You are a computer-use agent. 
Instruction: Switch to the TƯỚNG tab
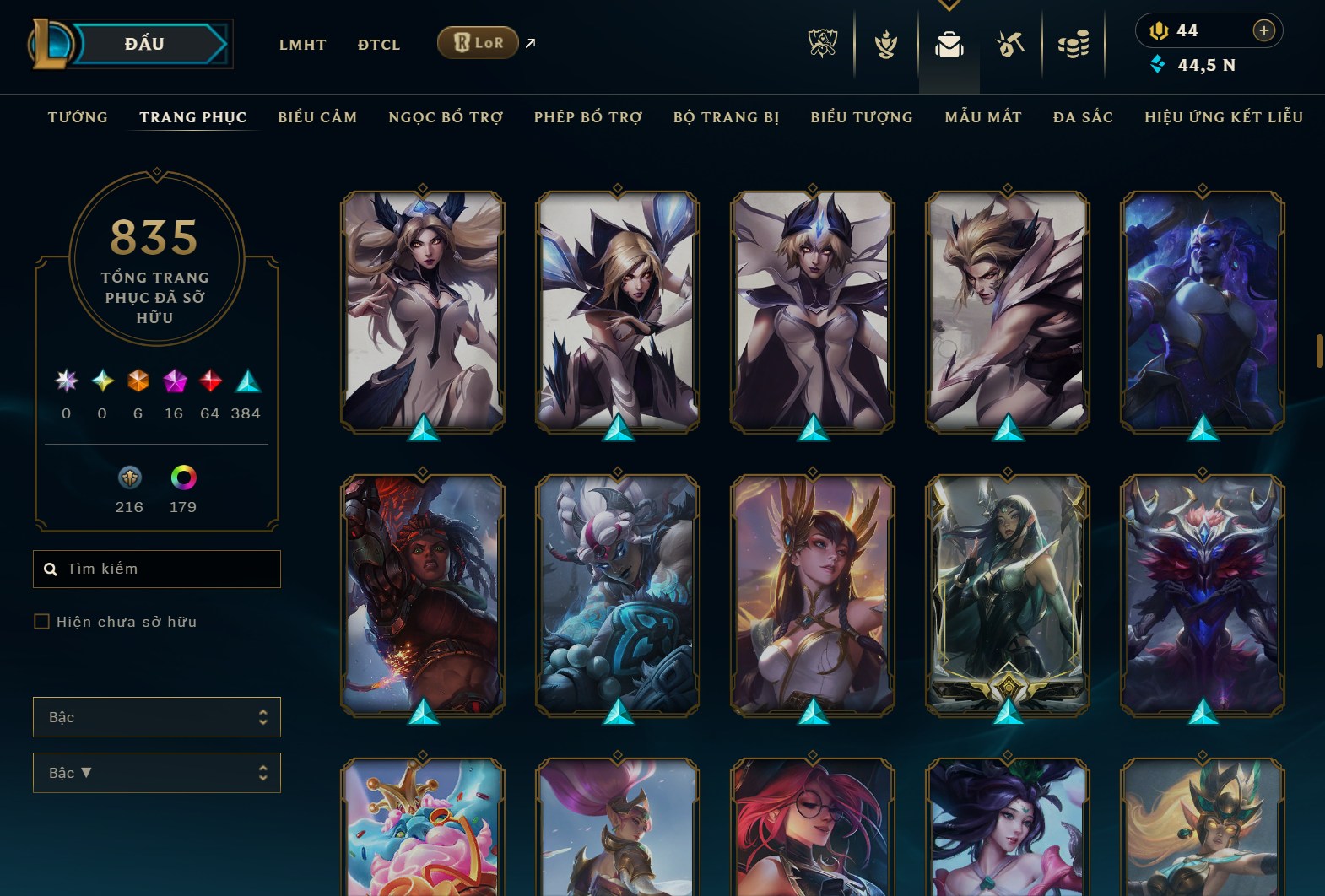pos(77,117)
